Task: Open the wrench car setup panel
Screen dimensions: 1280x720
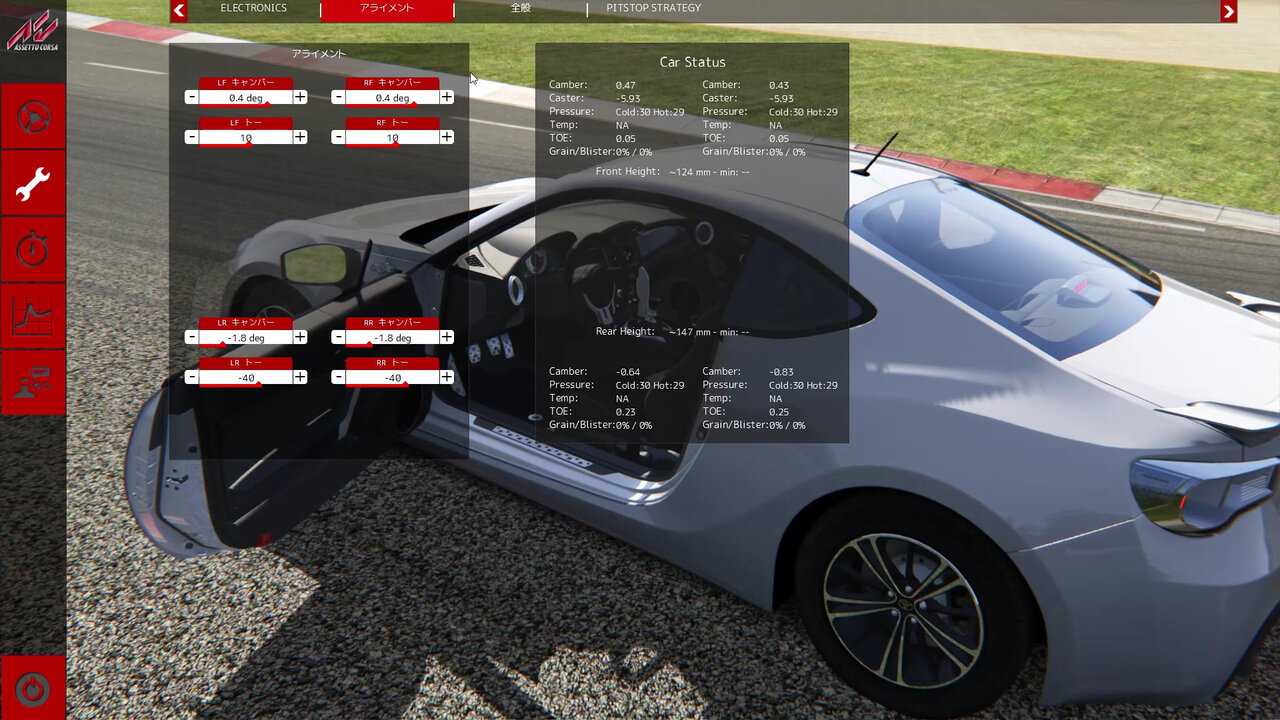Action: [33, 183]
